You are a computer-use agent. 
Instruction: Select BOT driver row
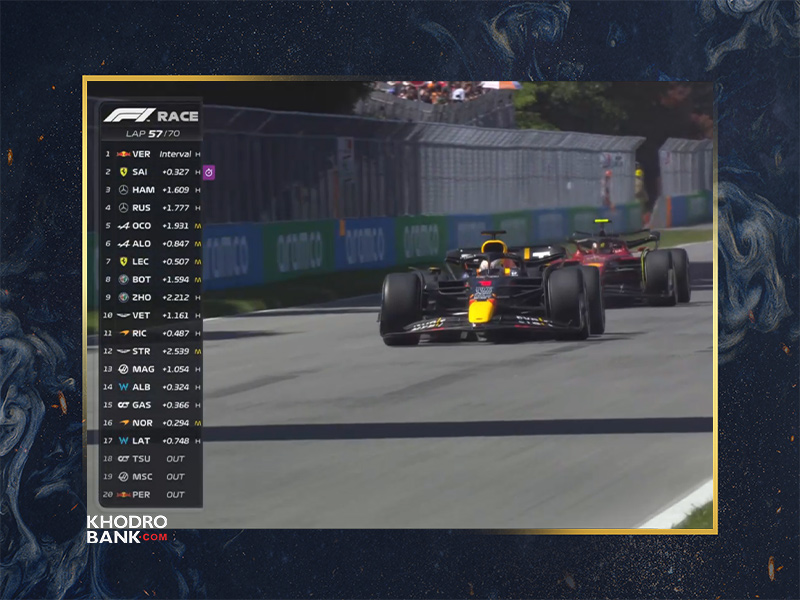click(152, 279)
